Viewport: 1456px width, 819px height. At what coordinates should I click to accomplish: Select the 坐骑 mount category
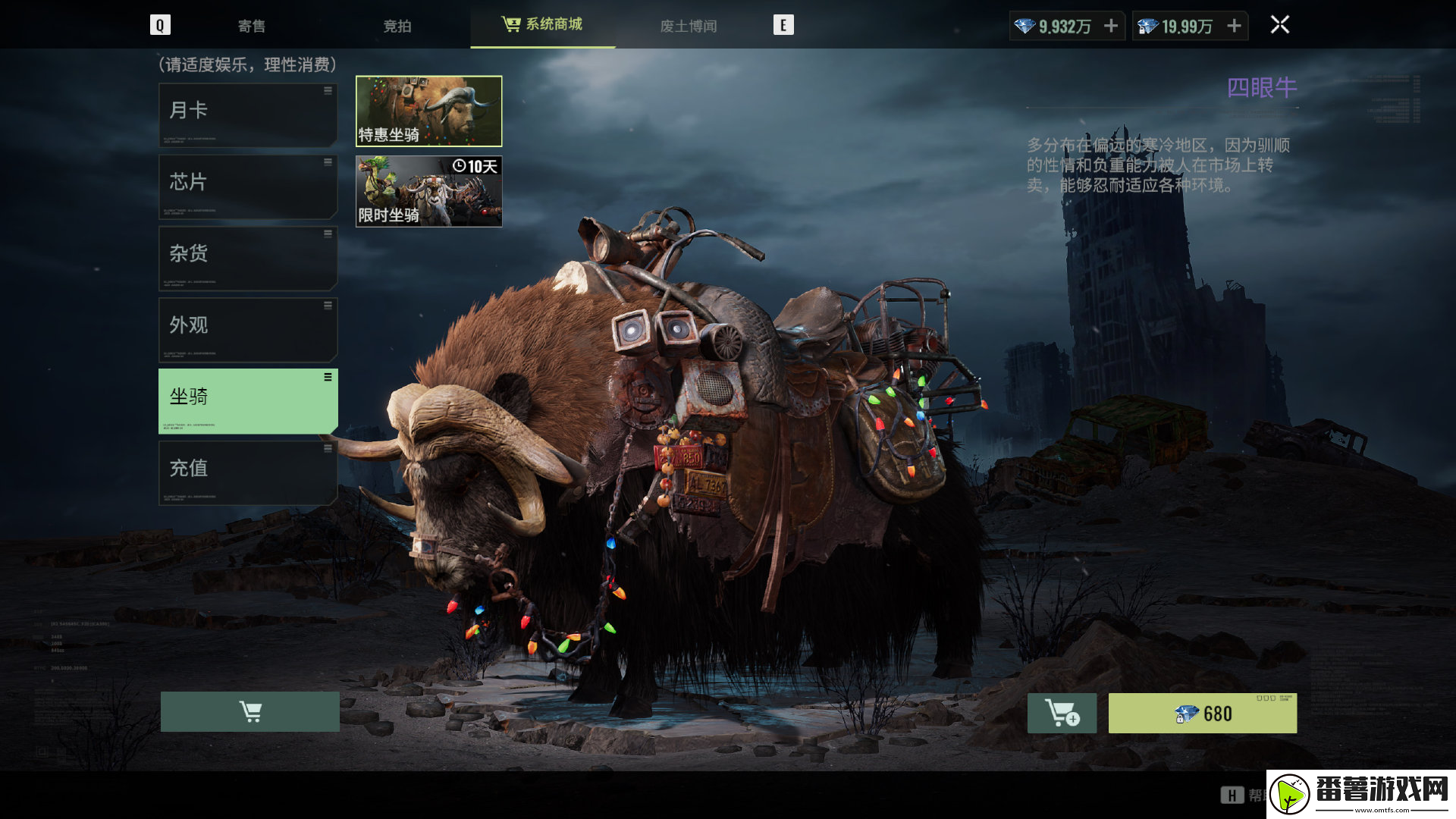(x=248, y=401)
